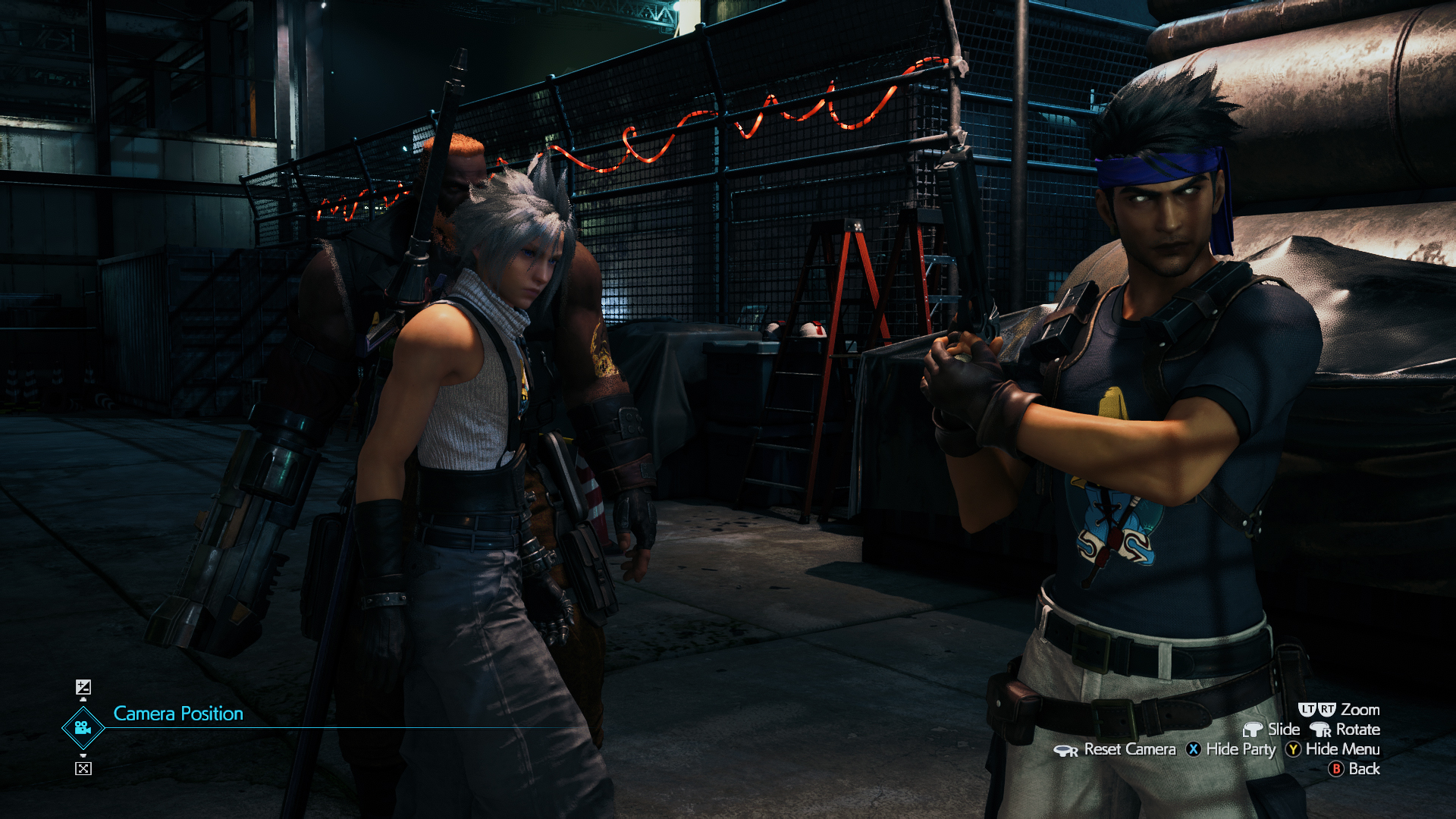Click the up arrow above the camera icon
This screenshot has height=819, width=1456.
click(83, 699)
